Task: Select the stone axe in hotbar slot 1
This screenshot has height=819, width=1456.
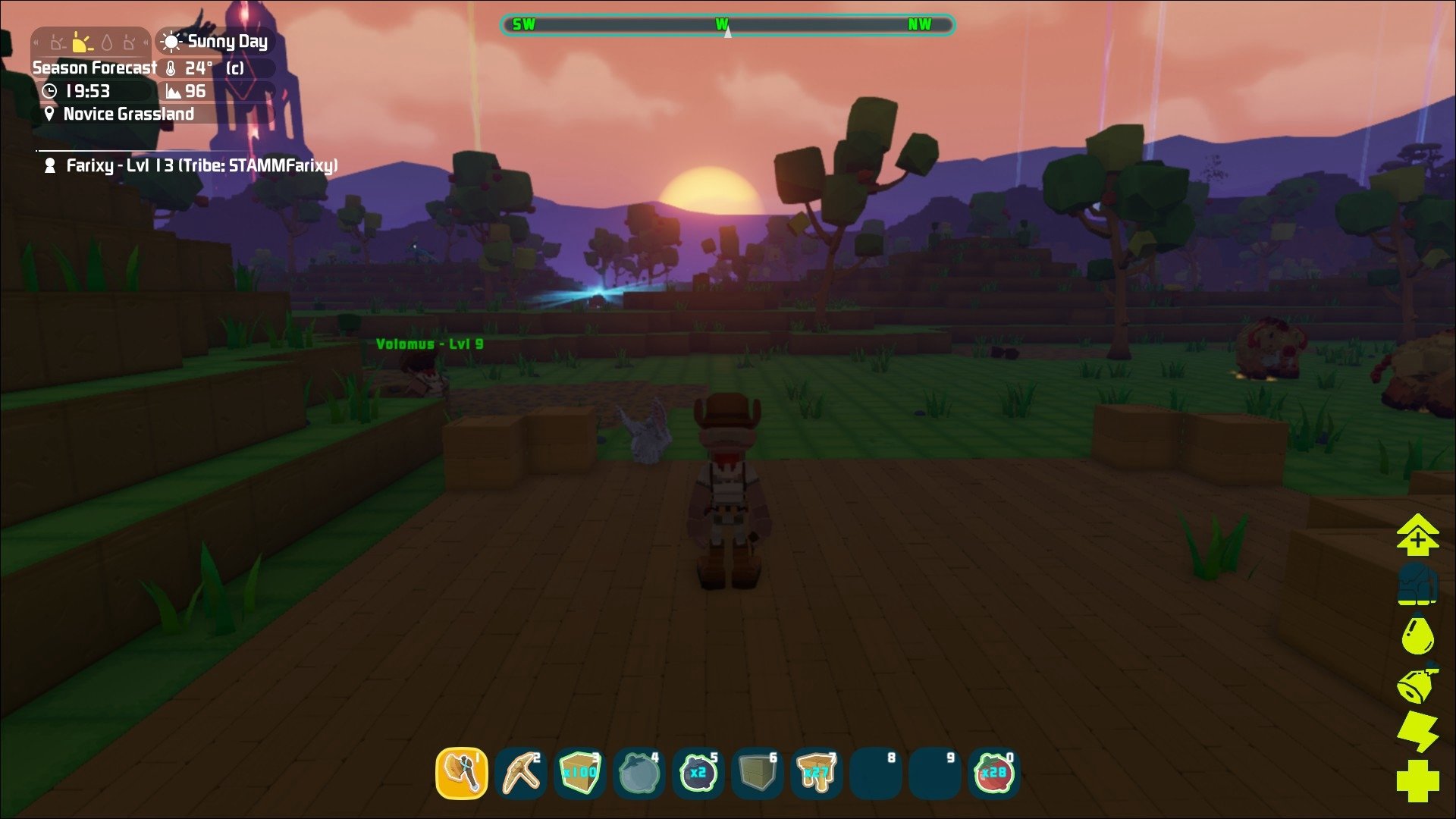Action: click(462, 773)
